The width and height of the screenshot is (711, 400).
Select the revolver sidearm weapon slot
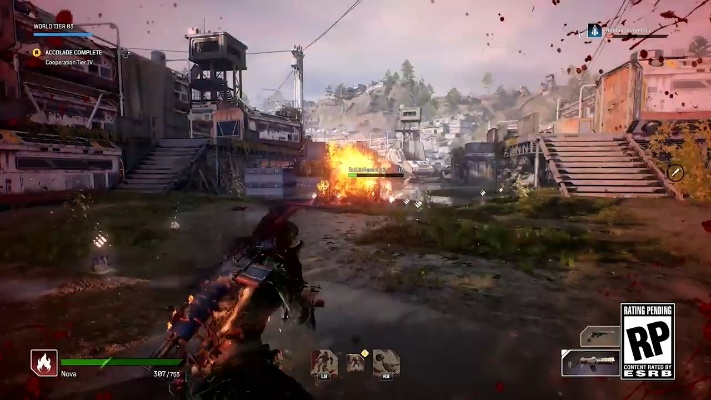pyautogui.click(x=599, y=336)
